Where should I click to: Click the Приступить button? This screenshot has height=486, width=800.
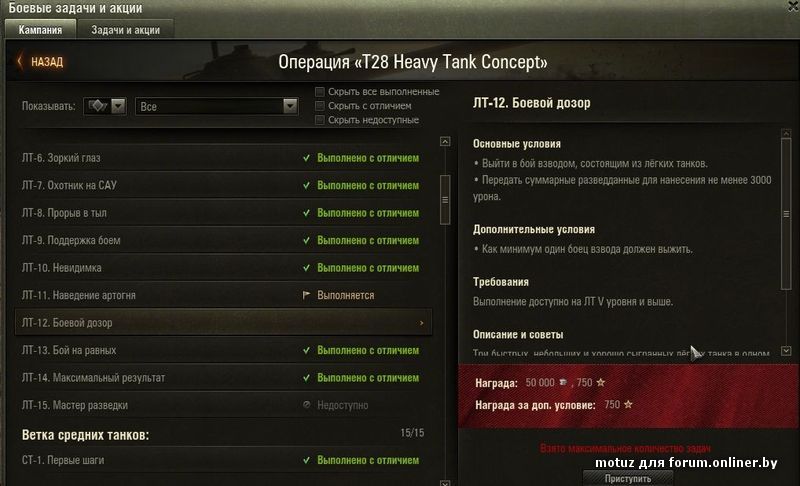[628, 479]
